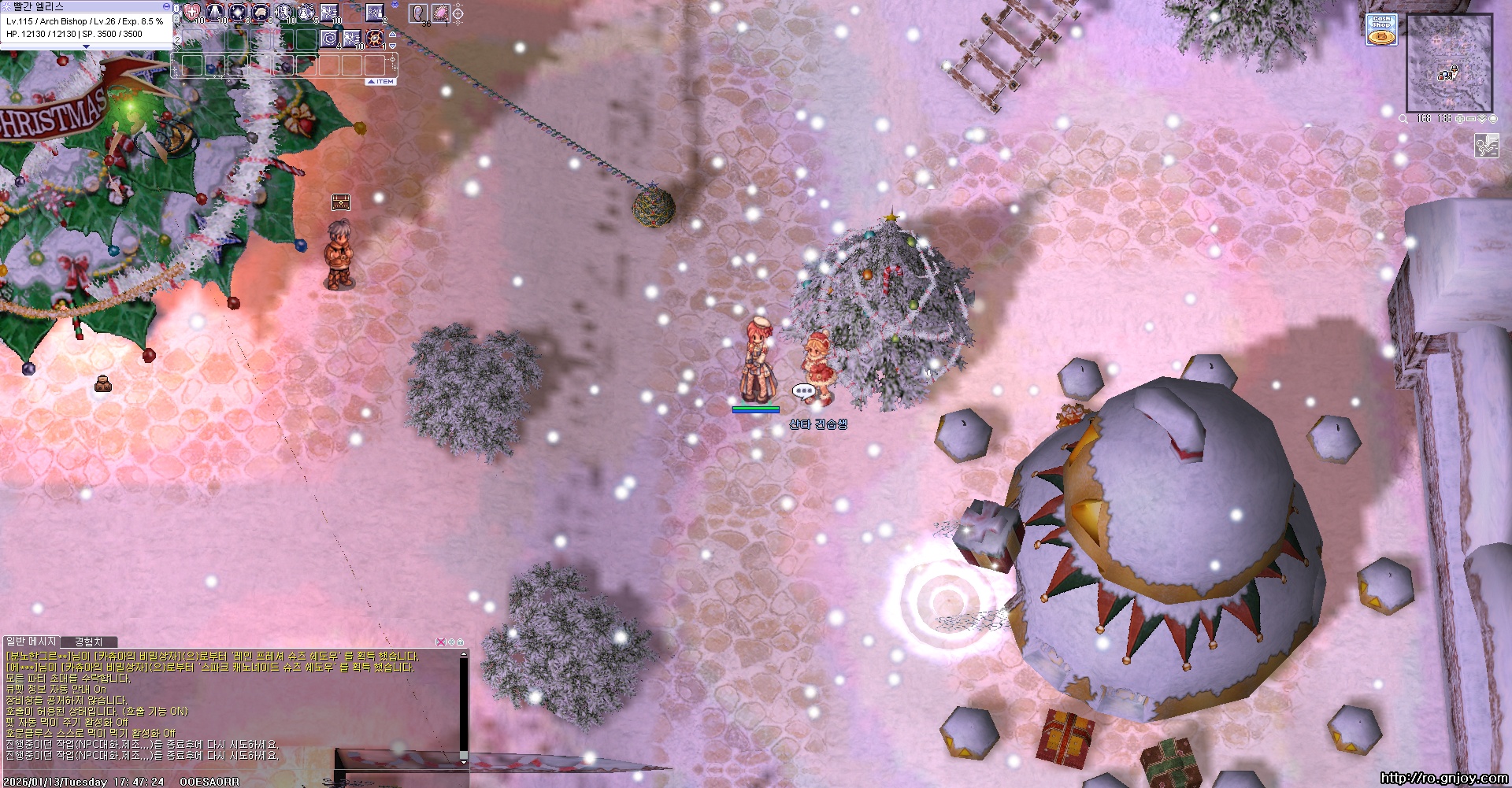Expand the character info panel down arrow
1512x788 pixels.
(86, 47)
